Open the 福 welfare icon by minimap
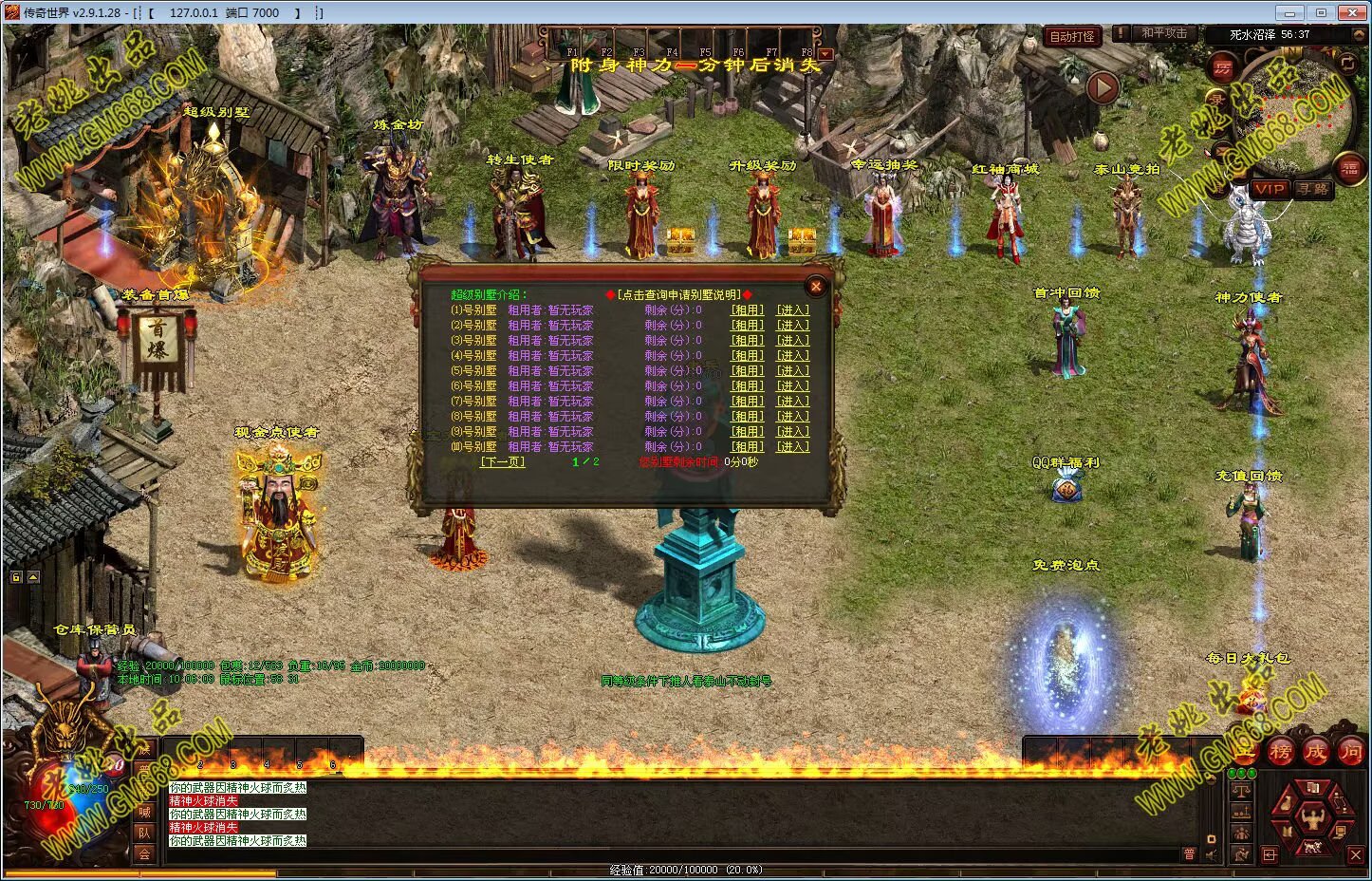The height and width of the screenshot is (881, 1372). point(1349,169)
